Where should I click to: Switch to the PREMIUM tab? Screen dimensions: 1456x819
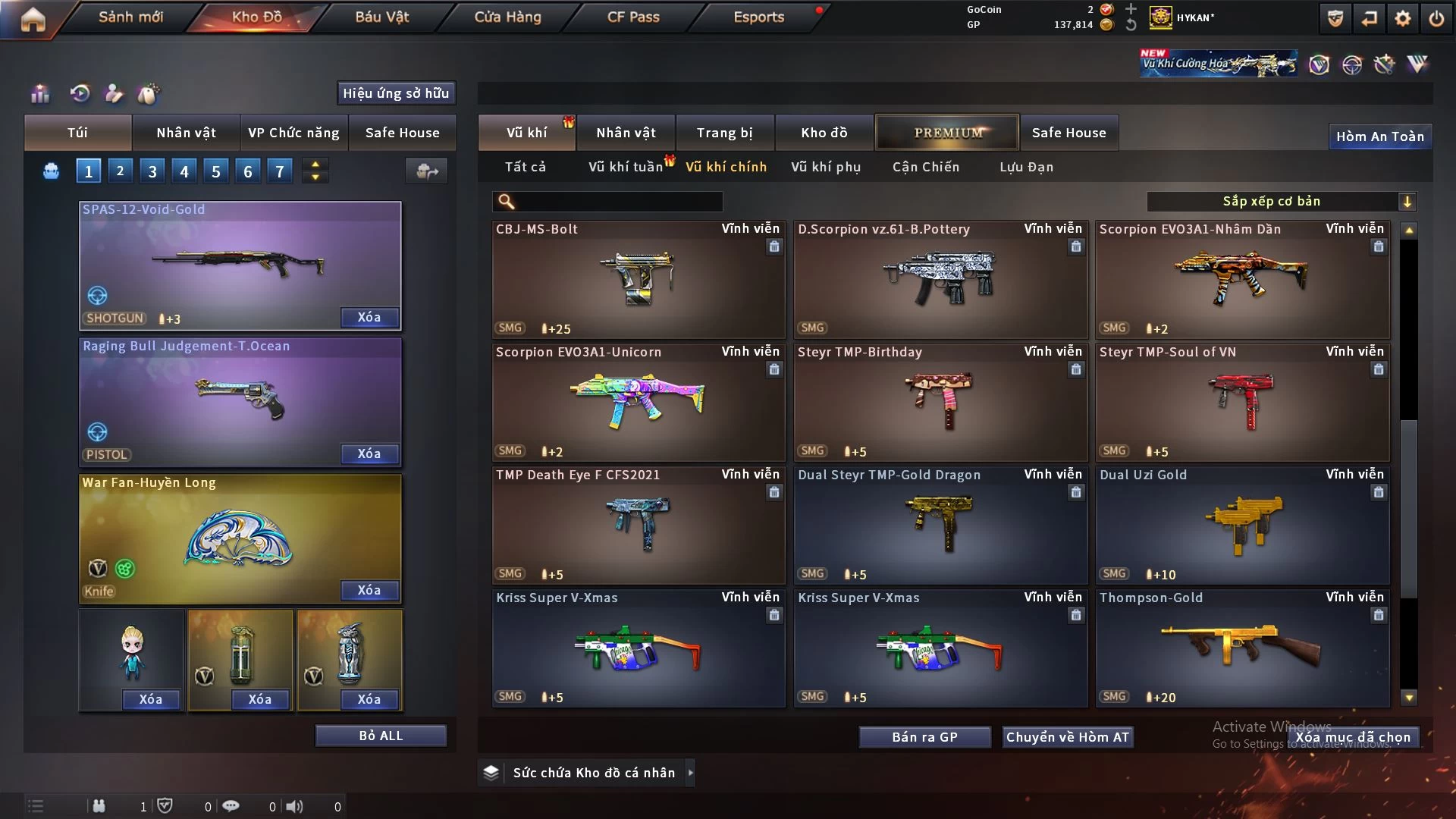pyautogui.click(x=947, y=133)
